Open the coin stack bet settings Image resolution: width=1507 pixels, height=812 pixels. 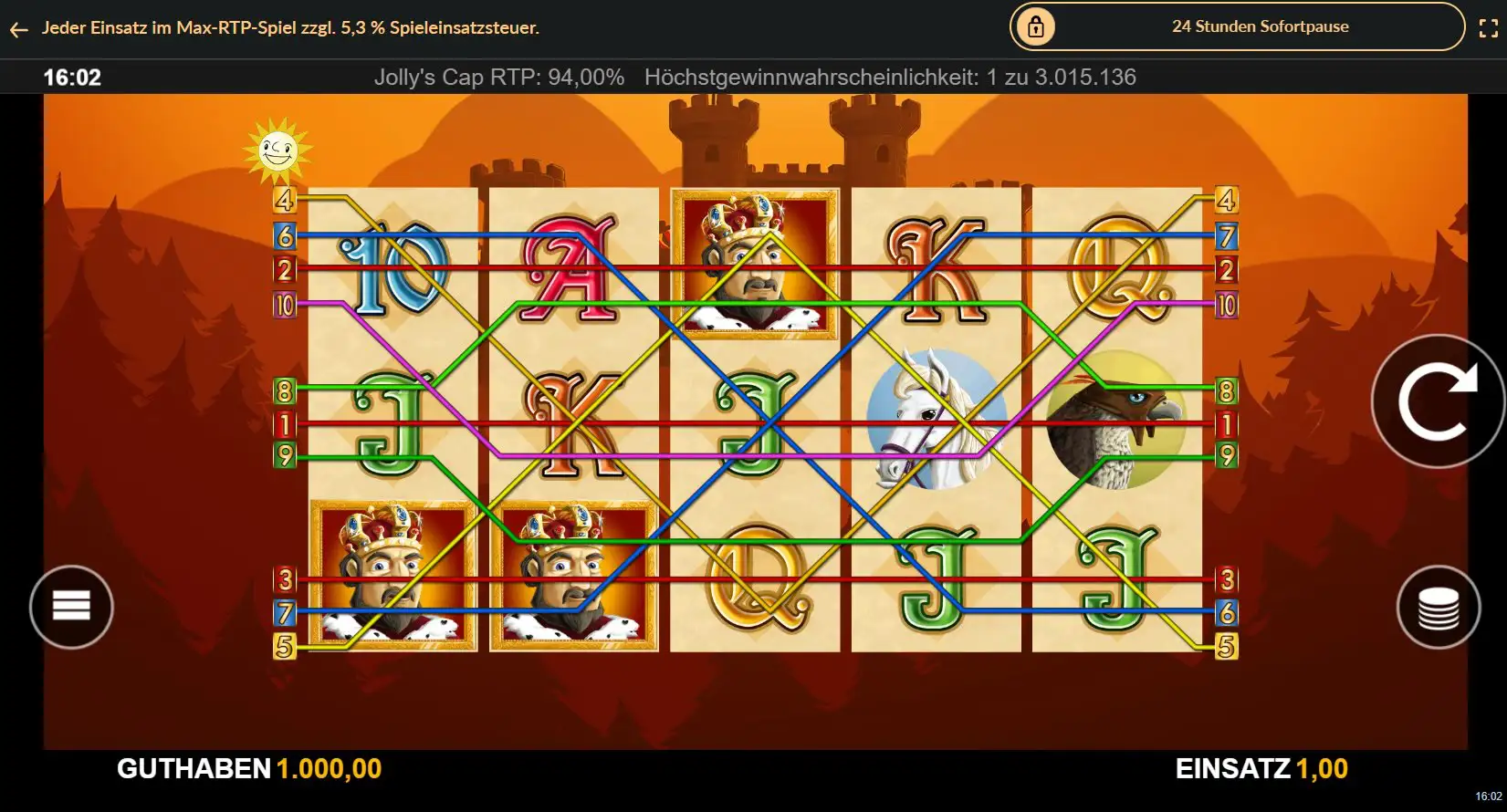point(1438,608)
